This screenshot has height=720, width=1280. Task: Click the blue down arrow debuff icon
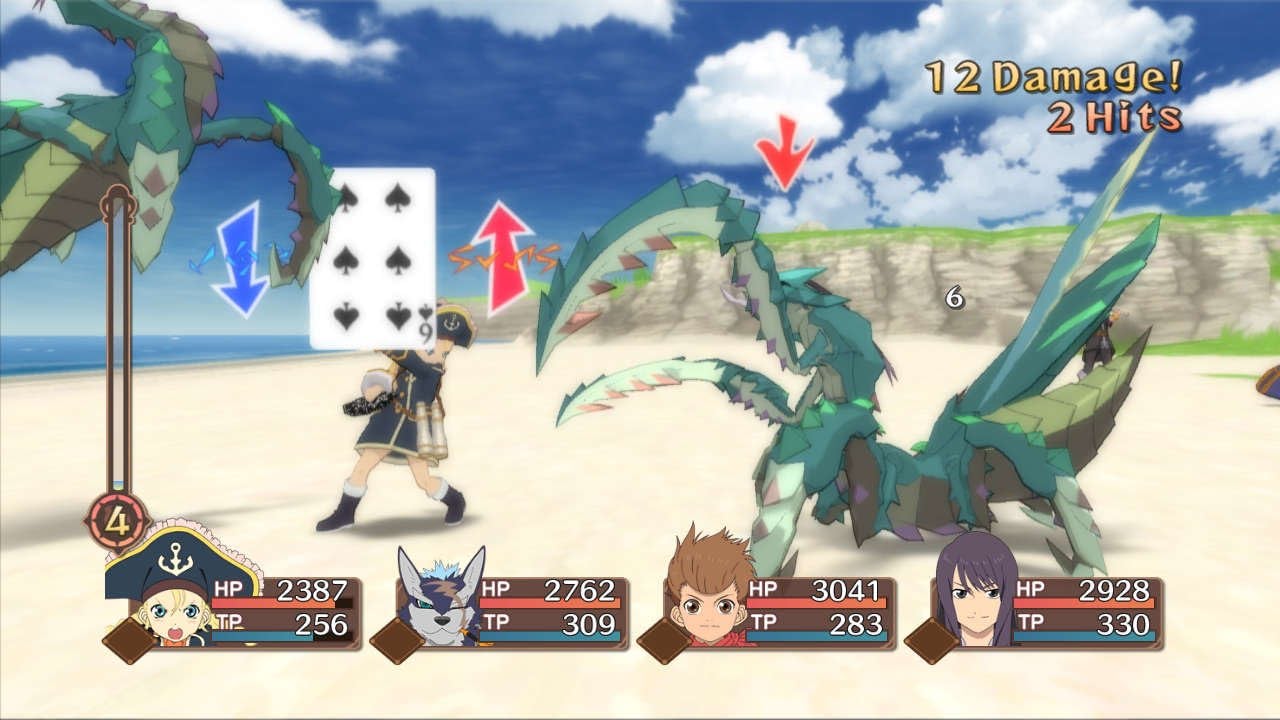239,265
